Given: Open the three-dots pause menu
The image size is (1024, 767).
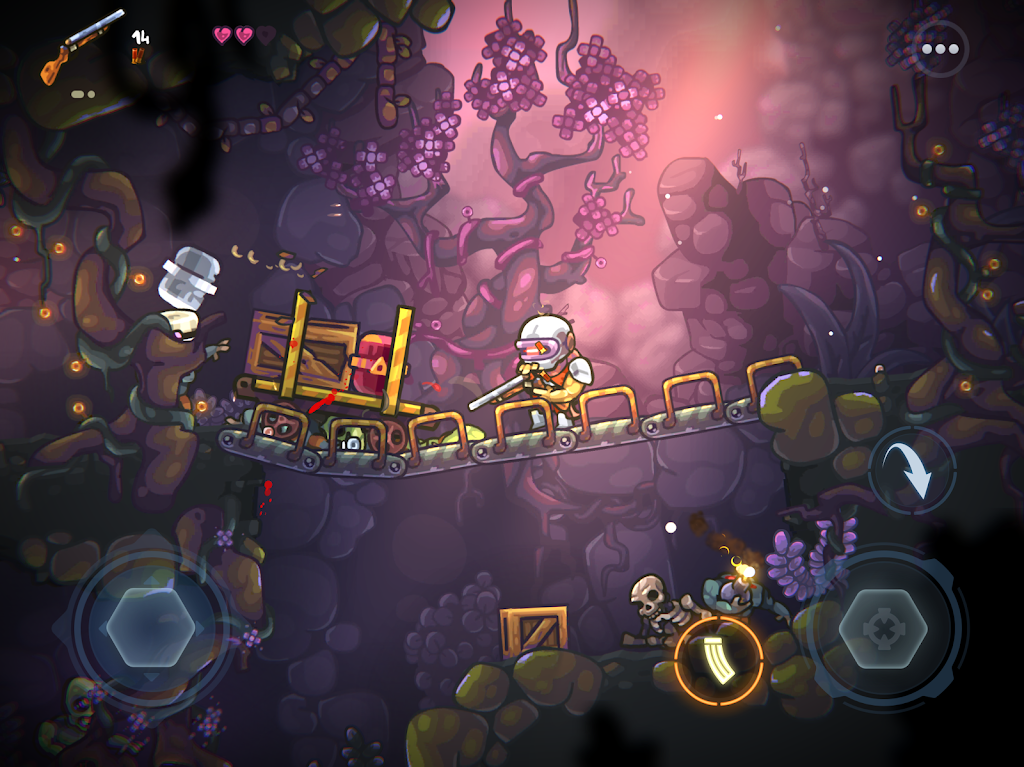Looking at the screenshot, I should coord(940,49).
